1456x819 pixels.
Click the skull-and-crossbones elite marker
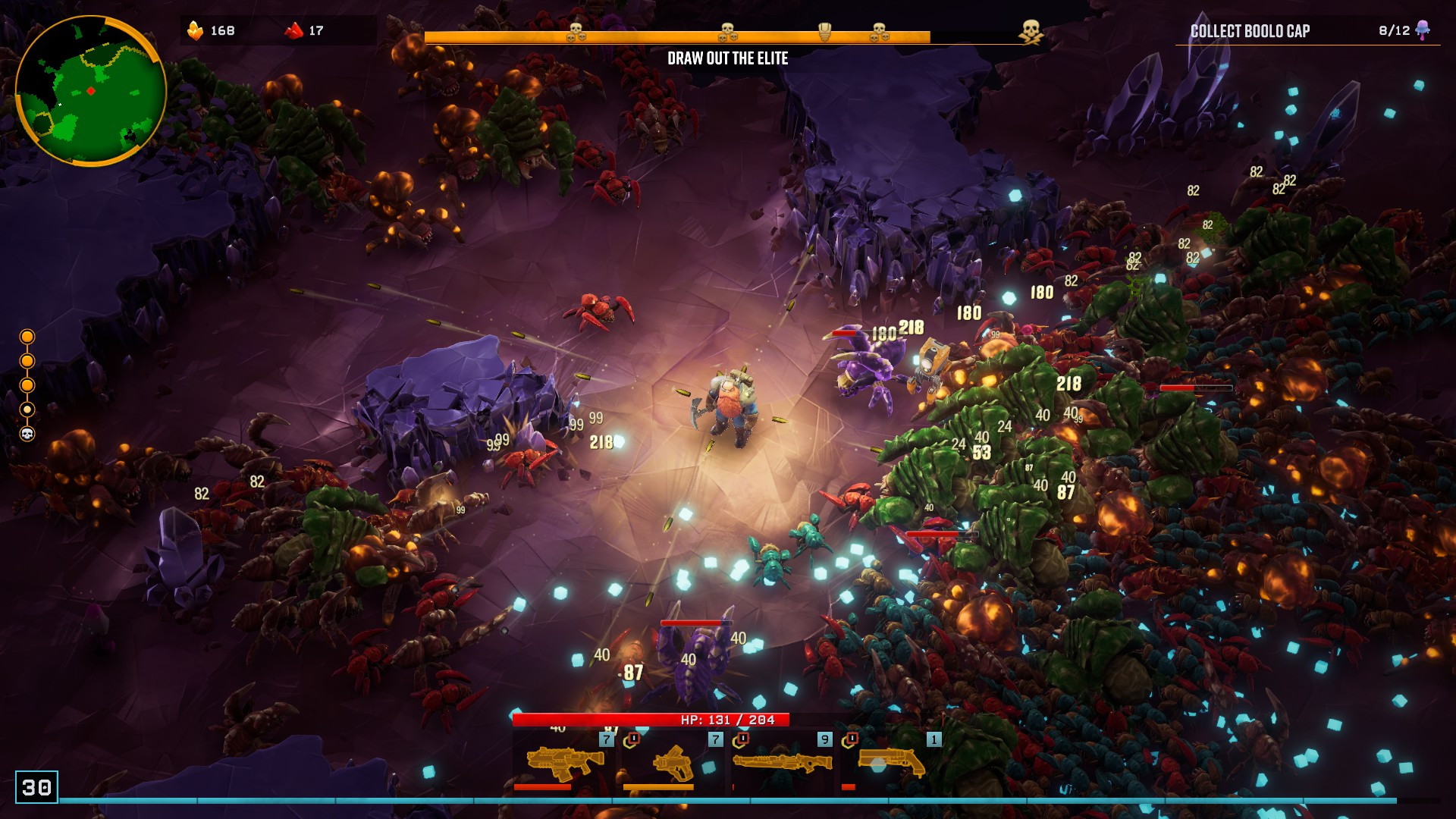pos(1031,32)
